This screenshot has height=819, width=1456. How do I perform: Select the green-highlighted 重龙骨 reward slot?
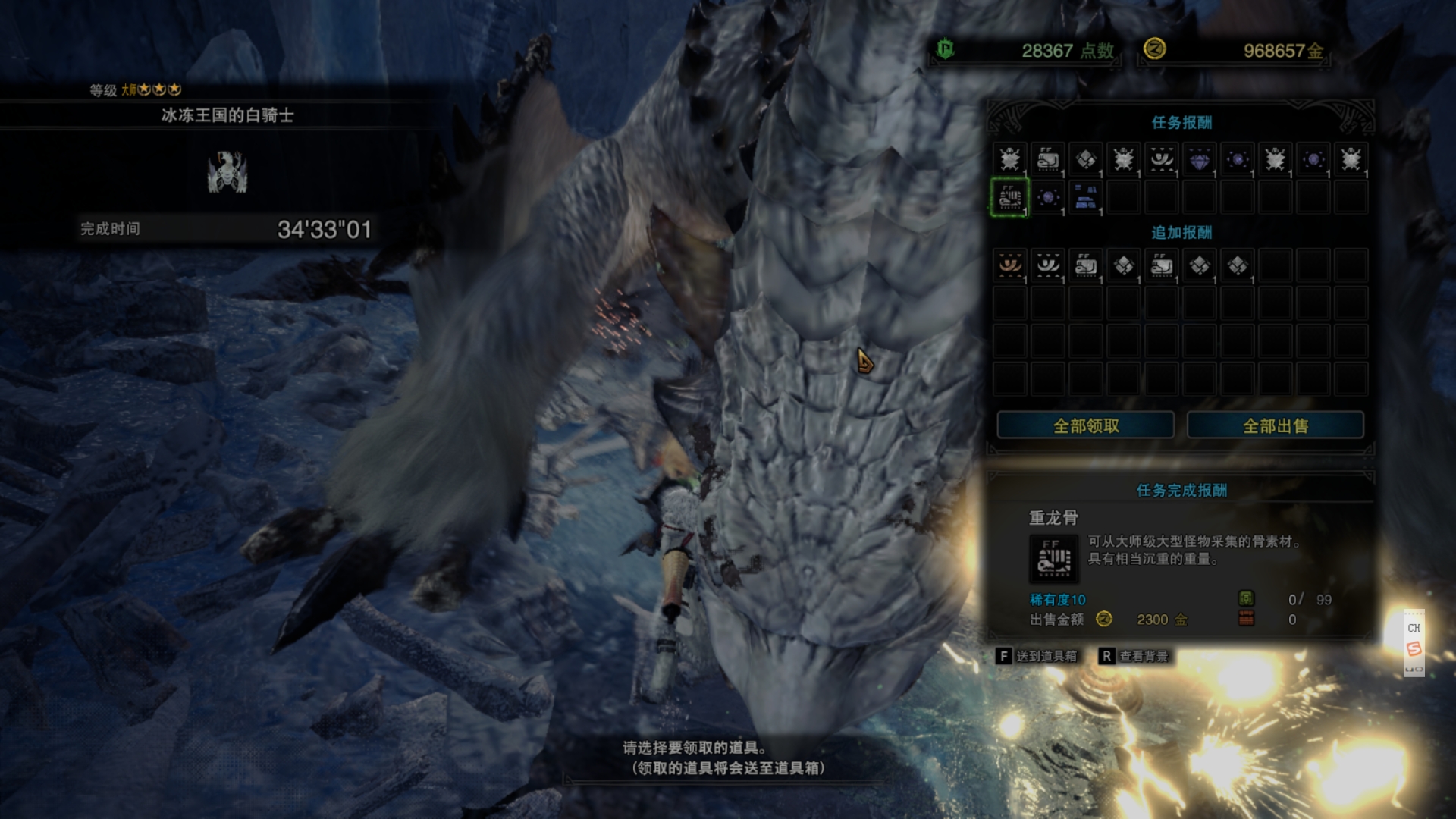(1009, 197)
